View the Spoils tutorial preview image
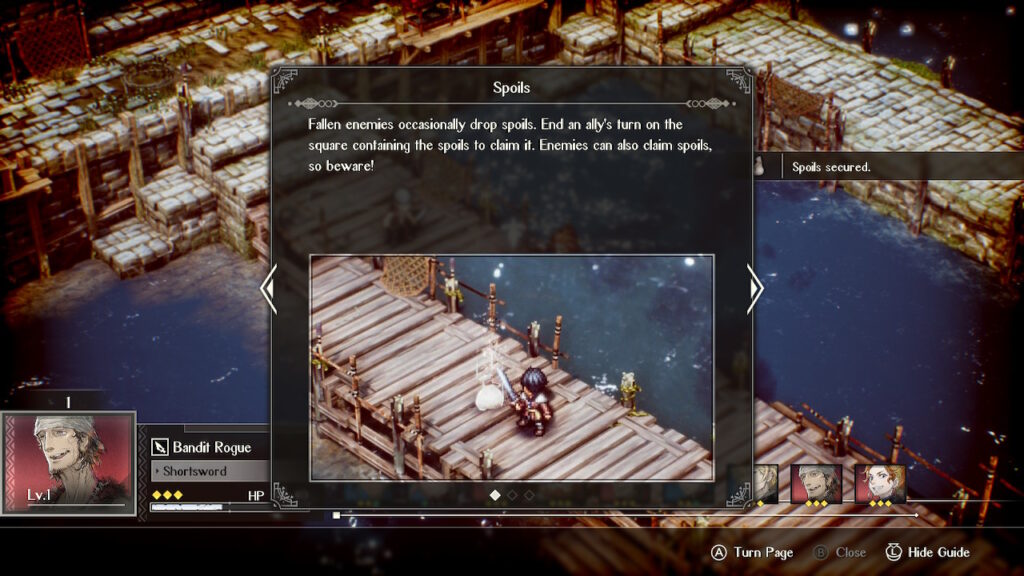This screenshot has height=576, width=1024. click(x=511, y=367)
